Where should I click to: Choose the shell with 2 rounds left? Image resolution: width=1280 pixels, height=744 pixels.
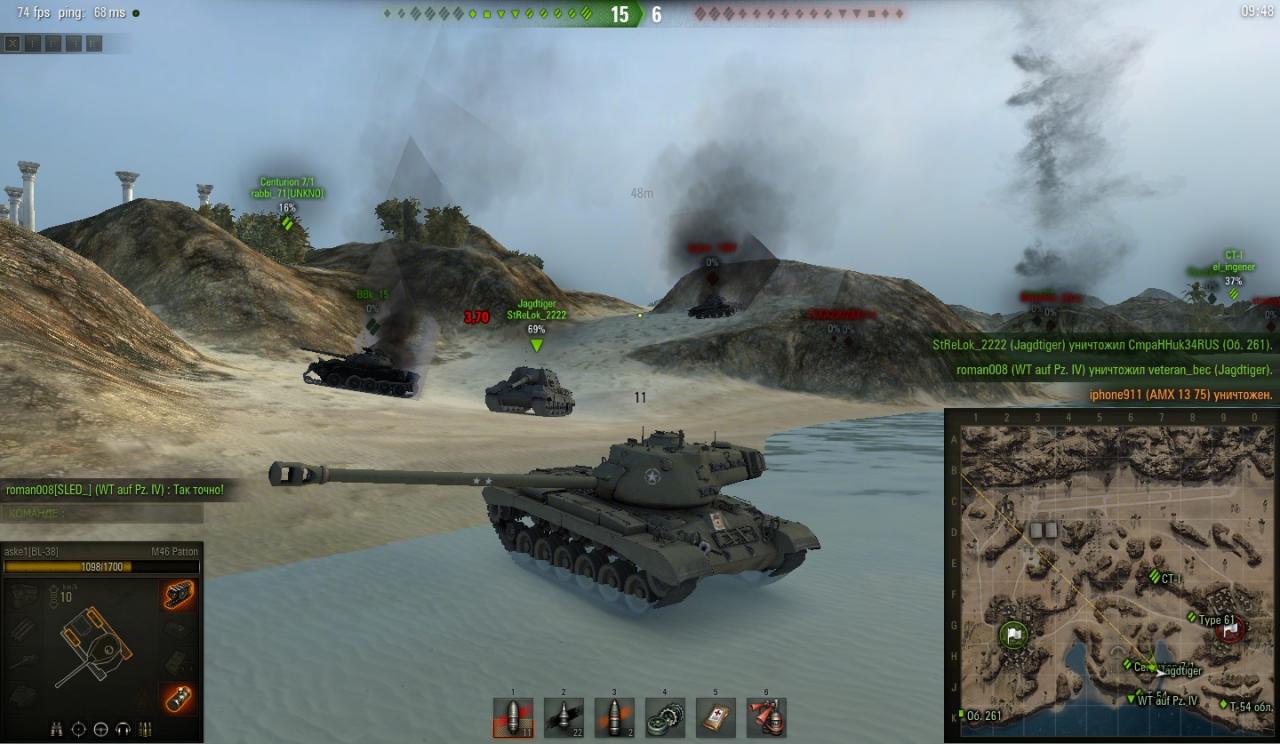coord(615,717)
